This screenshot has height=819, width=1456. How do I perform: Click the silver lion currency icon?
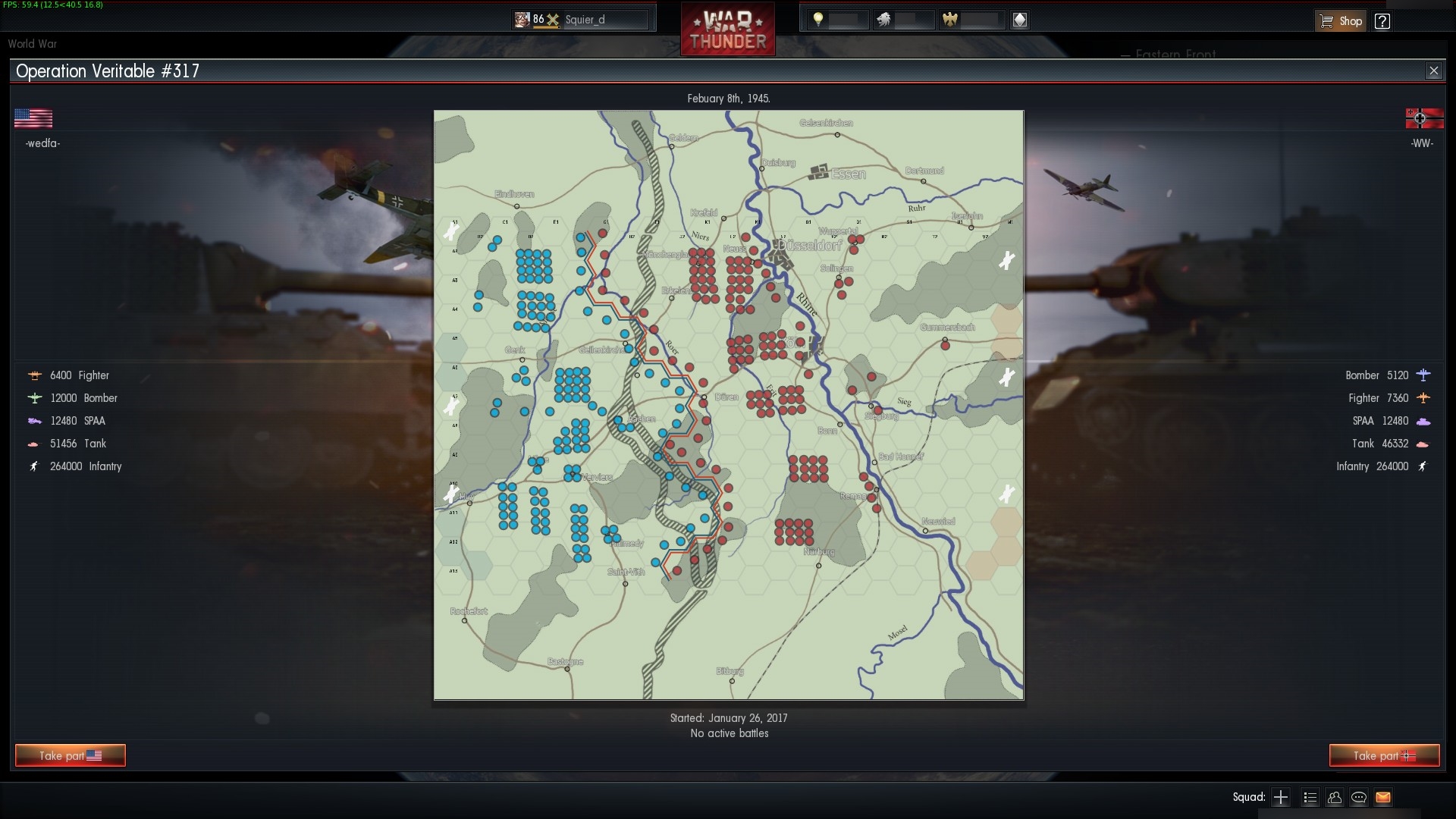tap(886, 20)
